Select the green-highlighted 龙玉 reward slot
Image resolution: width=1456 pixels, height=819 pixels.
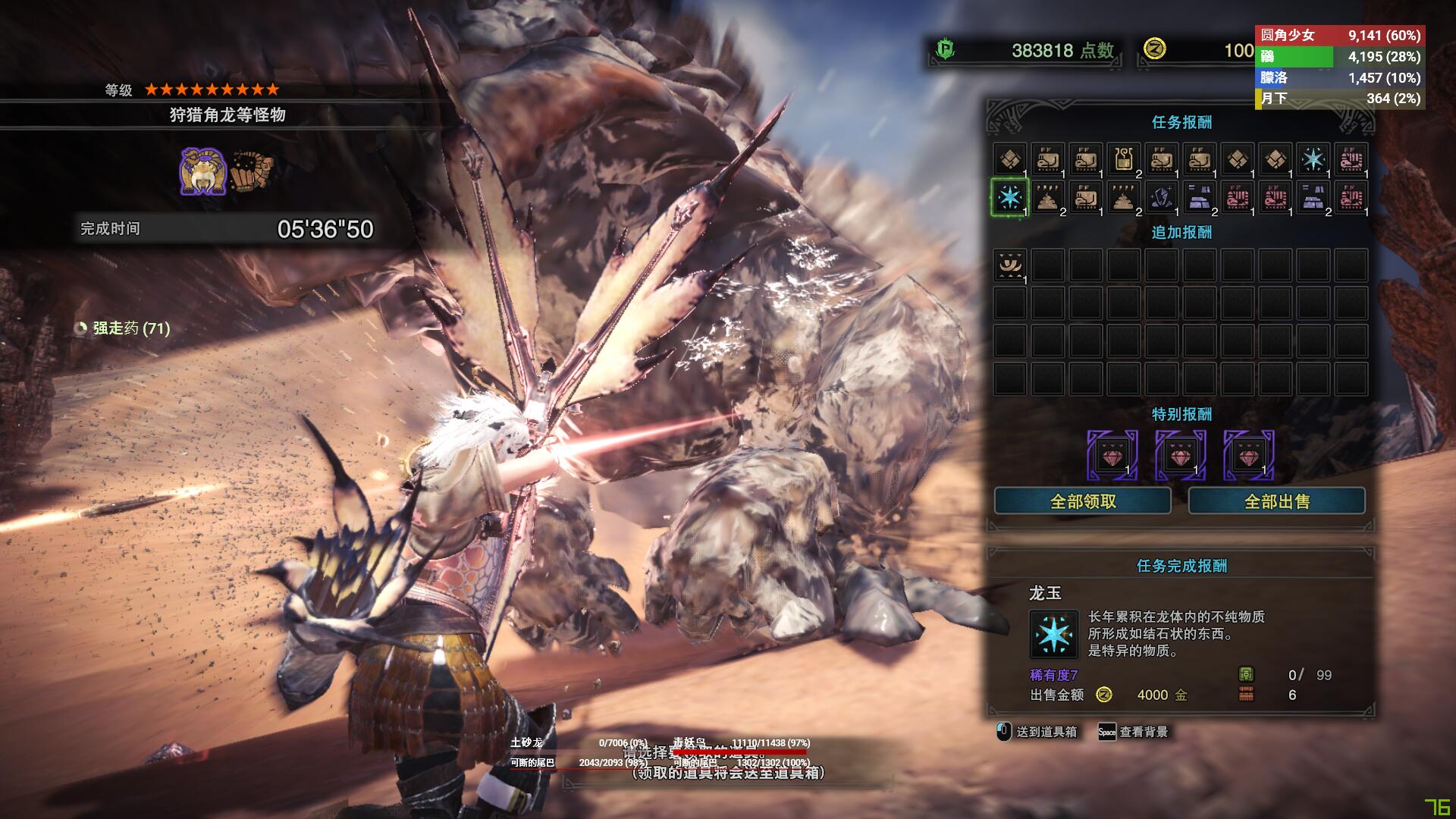pos(1009,197)
